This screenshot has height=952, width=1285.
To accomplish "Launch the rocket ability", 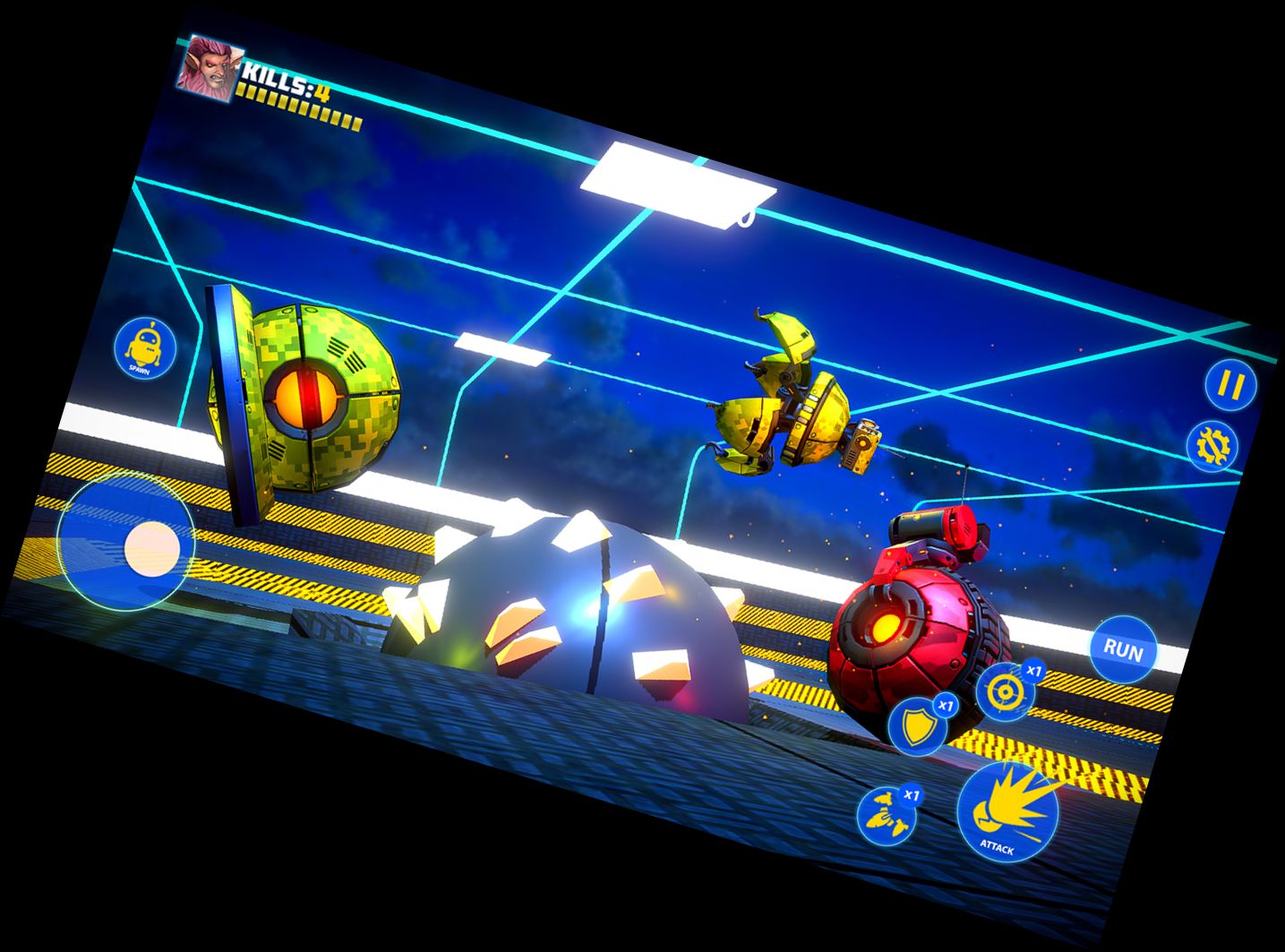I will 887,816.
